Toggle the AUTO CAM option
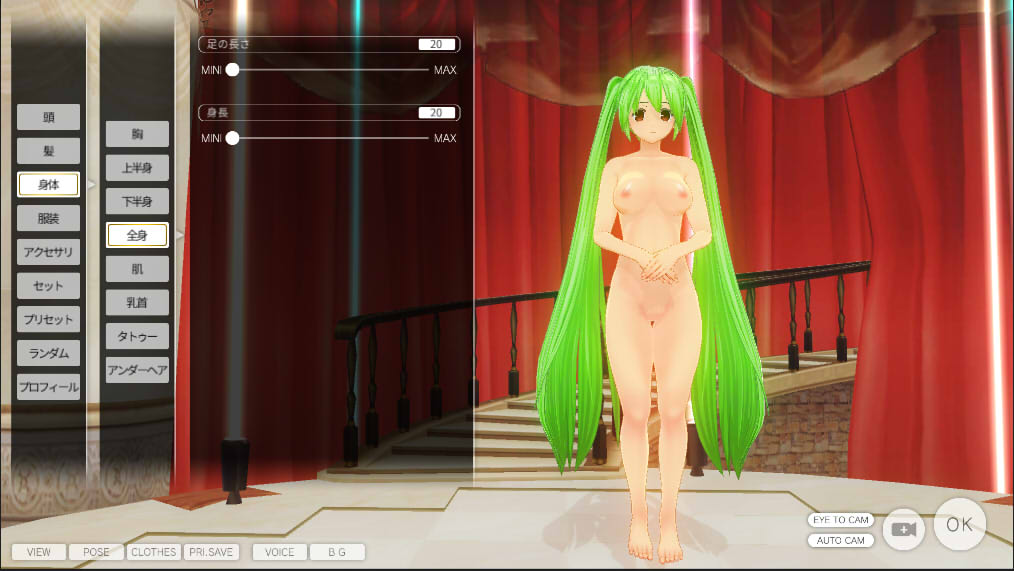 (x=840, y=541)
